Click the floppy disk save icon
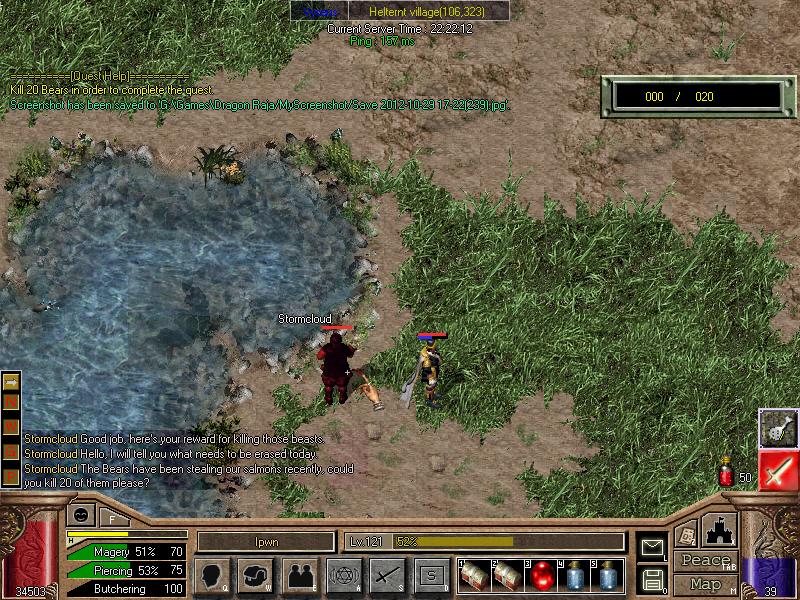 (652, 578)
